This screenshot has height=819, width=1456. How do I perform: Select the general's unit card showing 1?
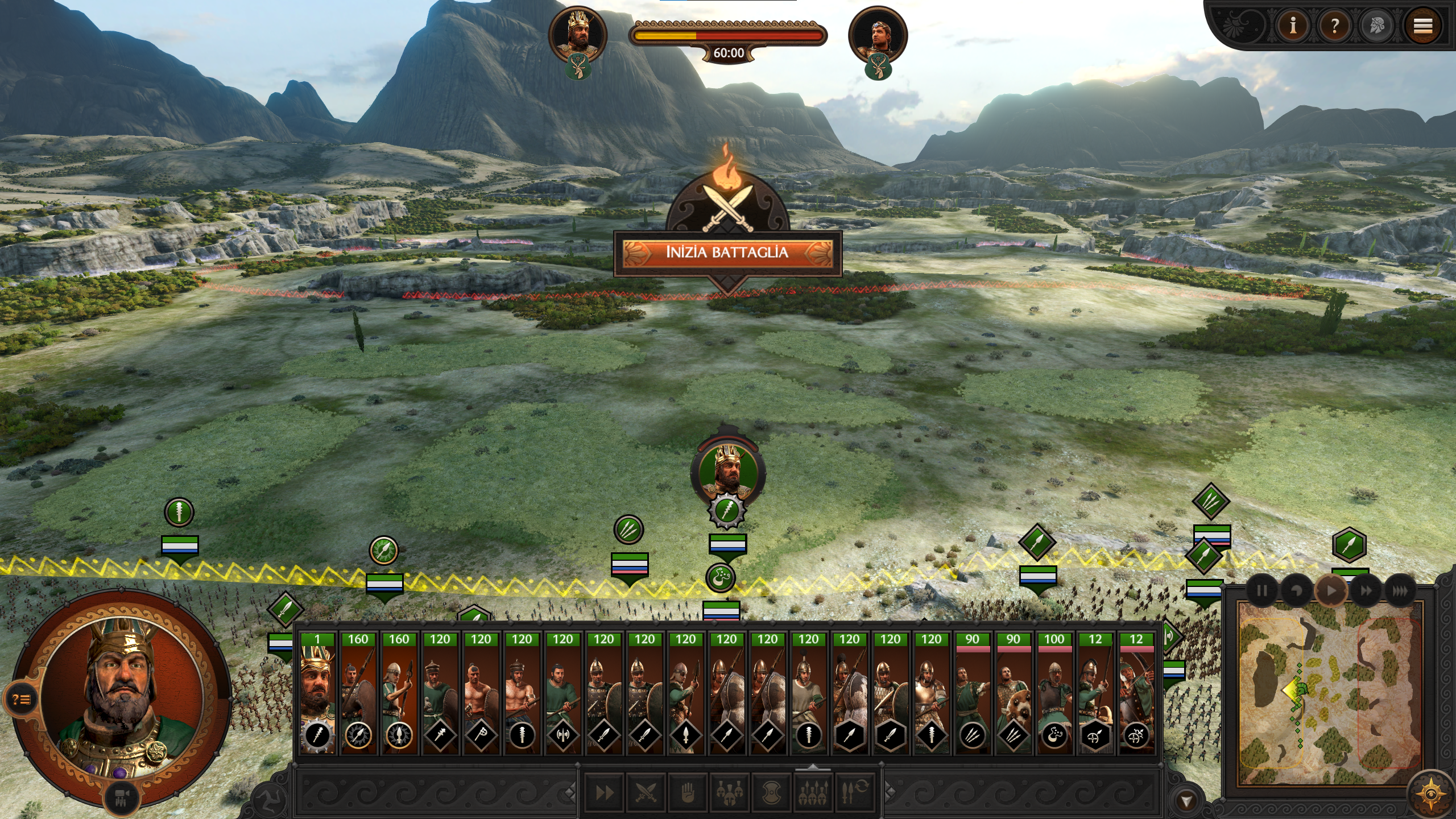(317, 692)
